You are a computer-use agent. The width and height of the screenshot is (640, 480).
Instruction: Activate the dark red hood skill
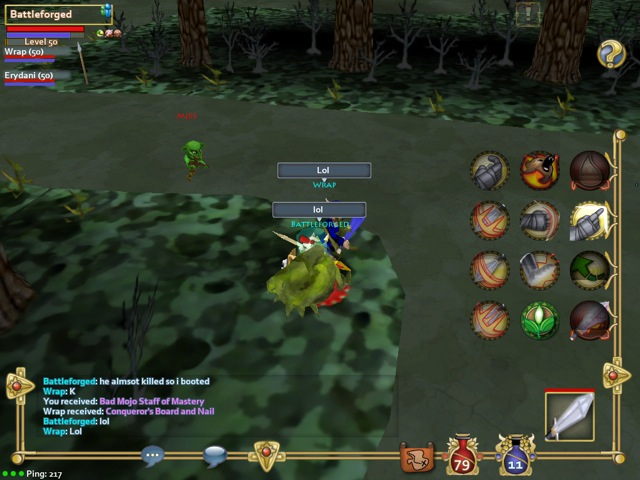(x=590, y=171)
